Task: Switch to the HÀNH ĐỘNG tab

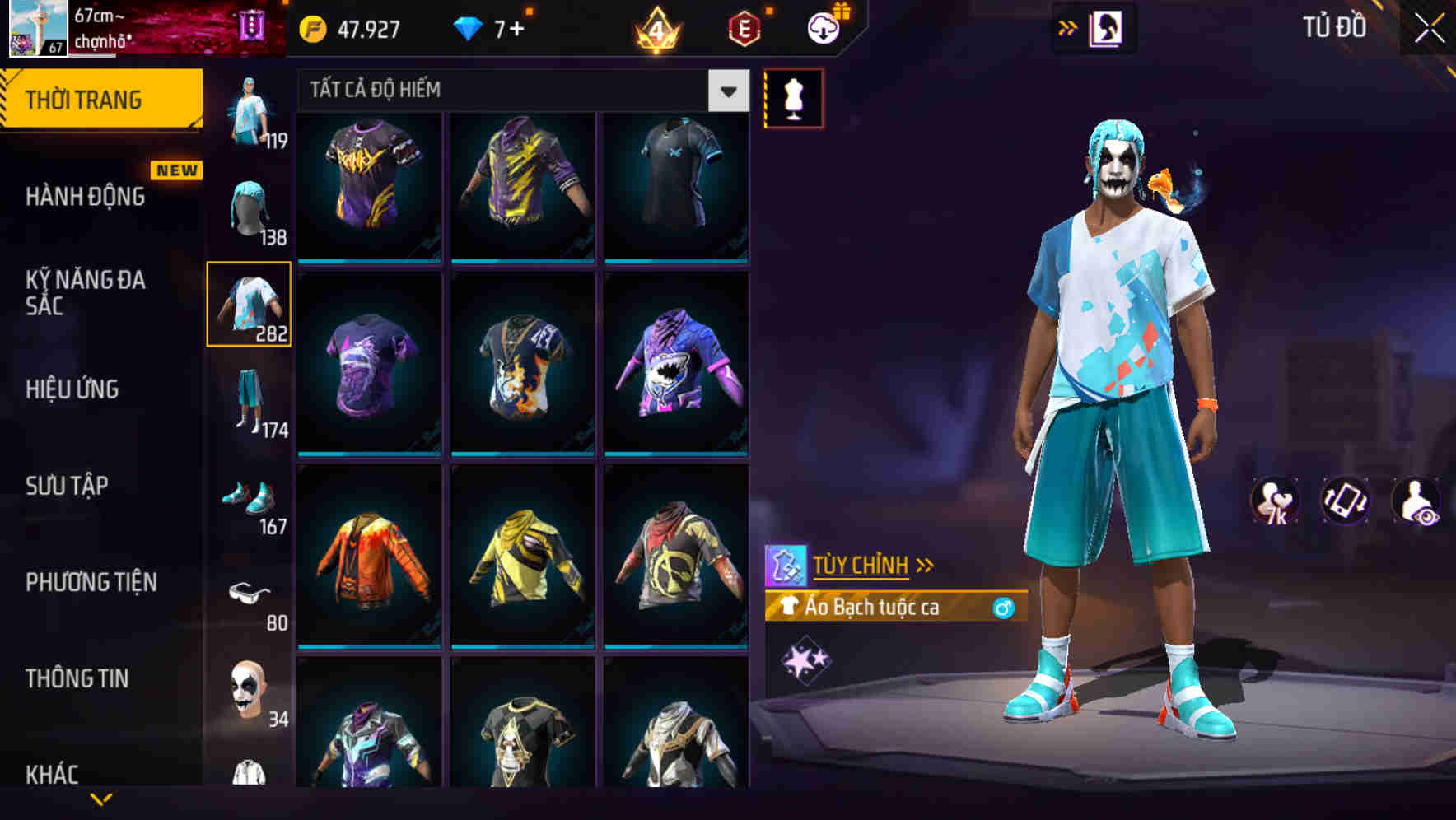Action: click(x=86, y=197)
